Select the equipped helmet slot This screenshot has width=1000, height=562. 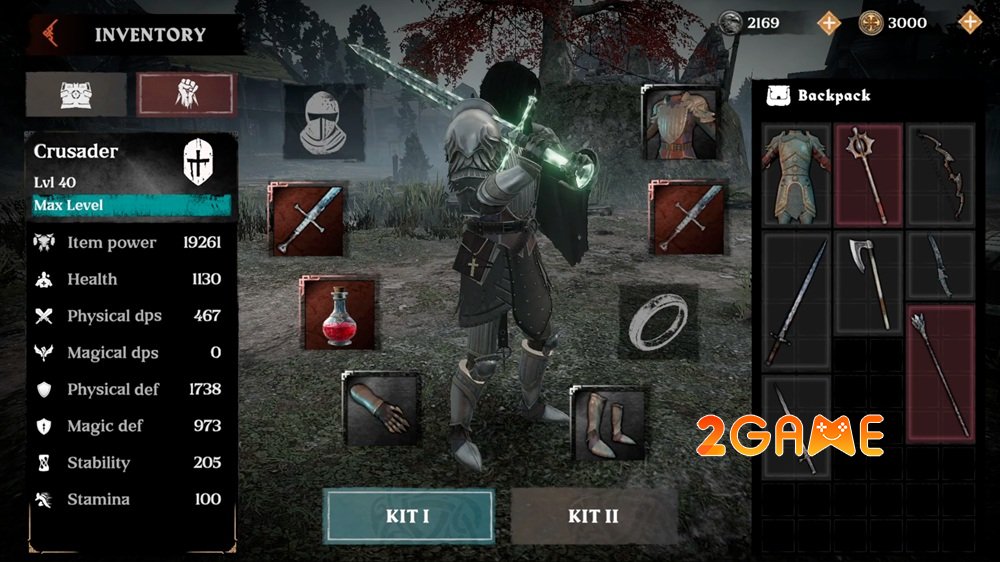[x=324, y=122]
